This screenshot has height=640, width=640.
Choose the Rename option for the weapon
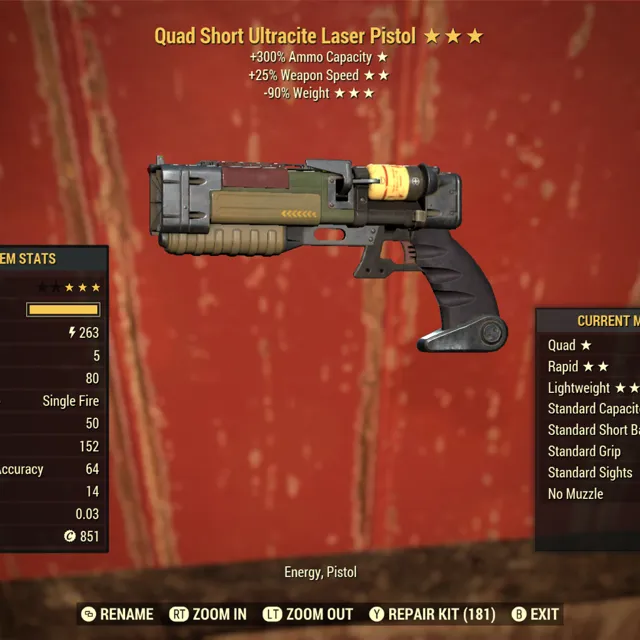tap(118, 614)
